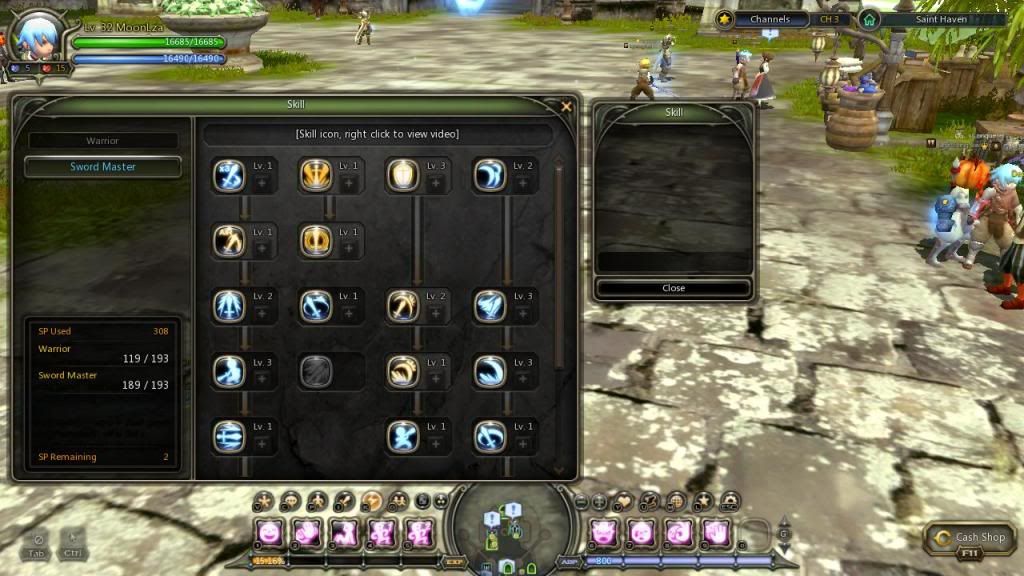Click the Tab target button
Screen dimensions: 1024x576
[38, 544]
